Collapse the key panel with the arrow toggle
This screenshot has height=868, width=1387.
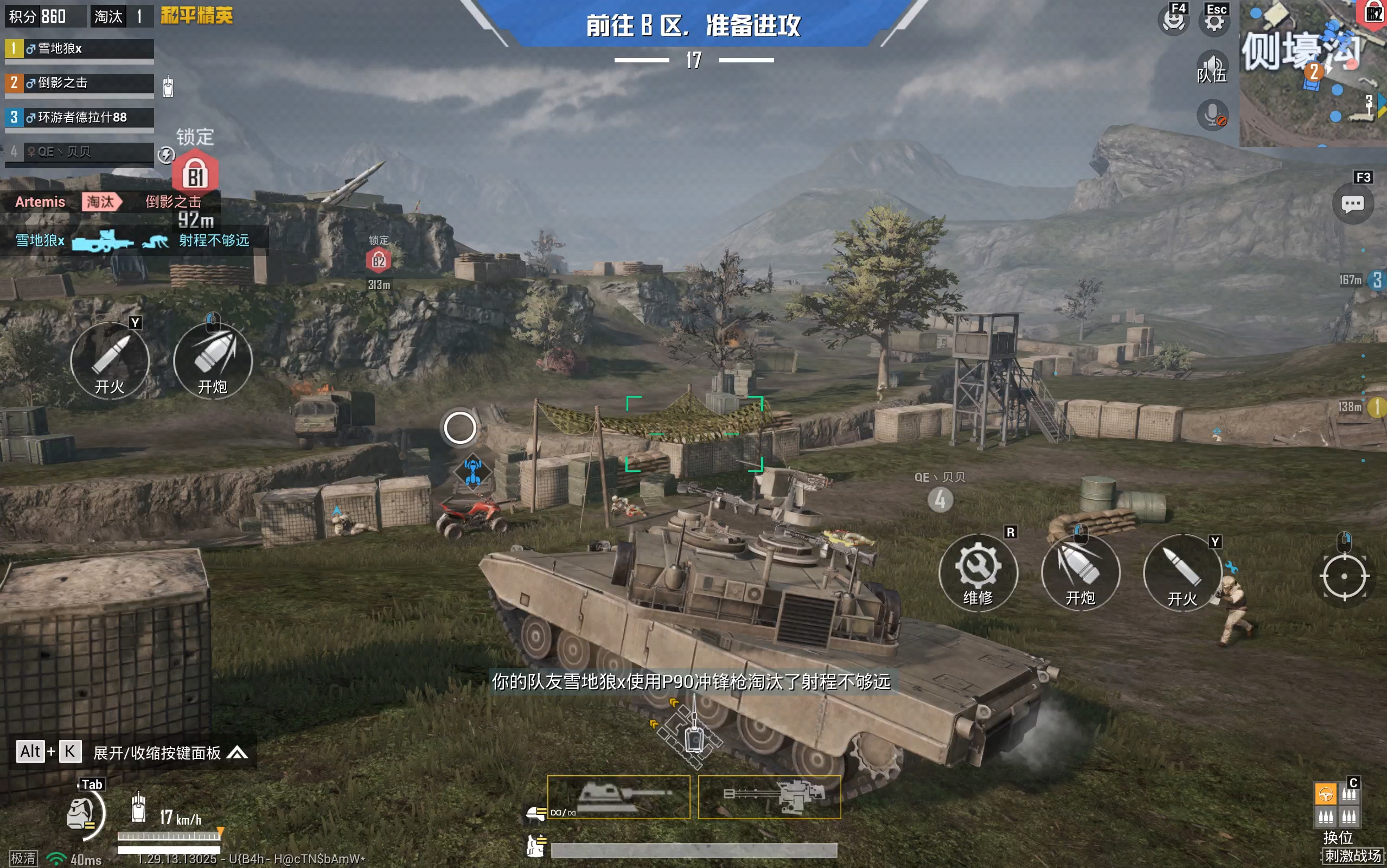237,752
